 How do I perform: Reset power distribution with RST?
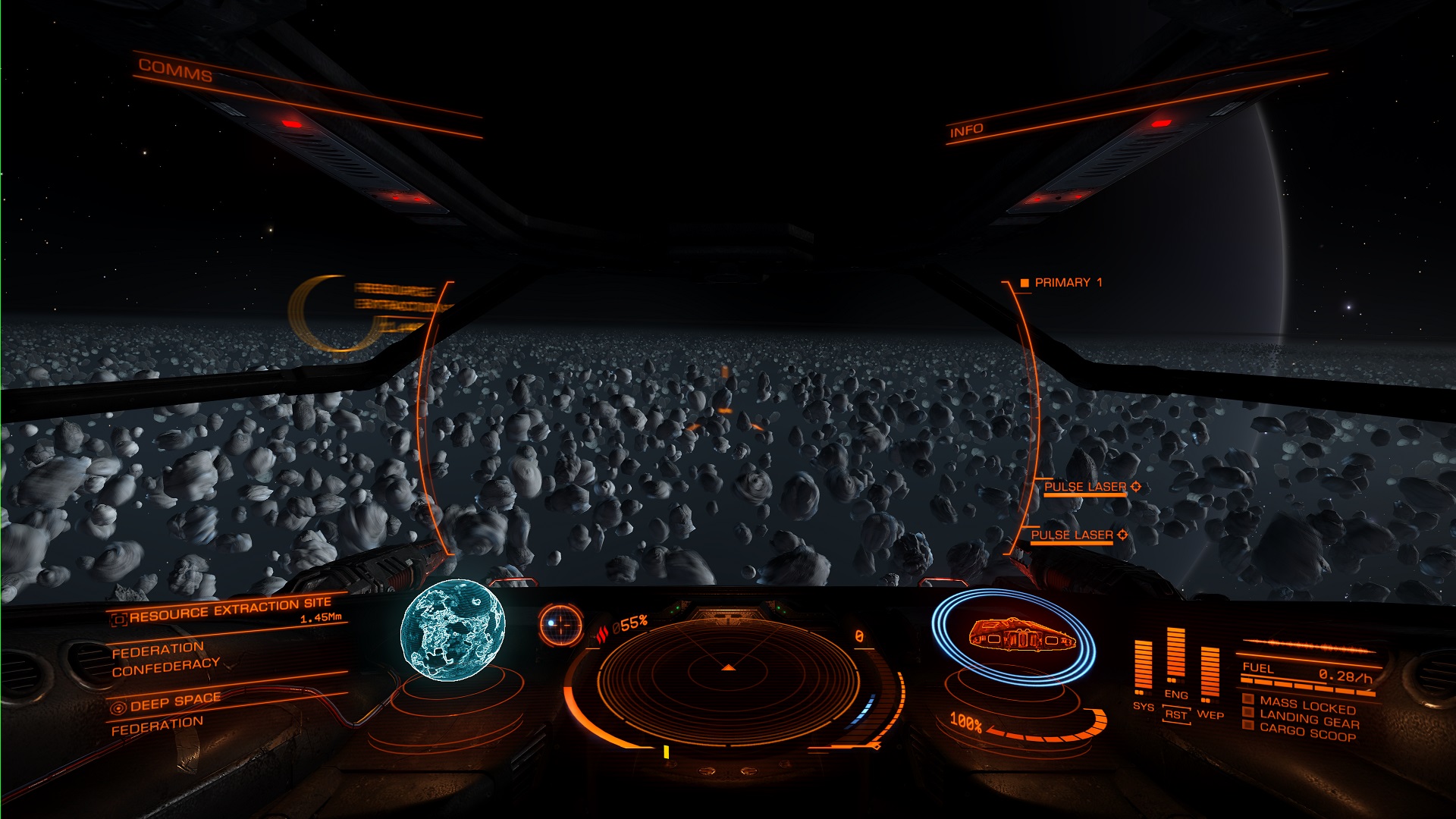[x=1175, y=715]
